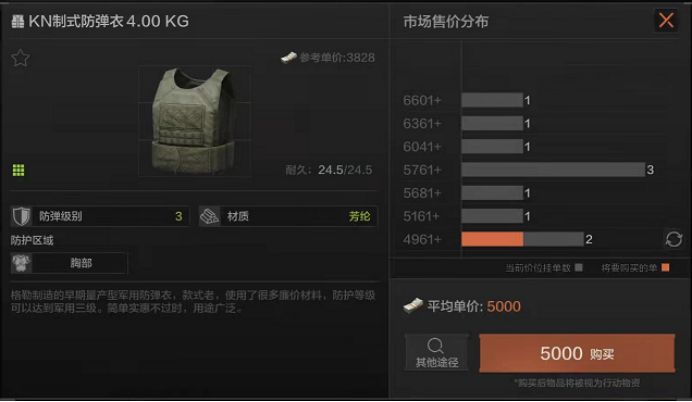
Task: Favorite the KN armor with the star
Action: 20,58
